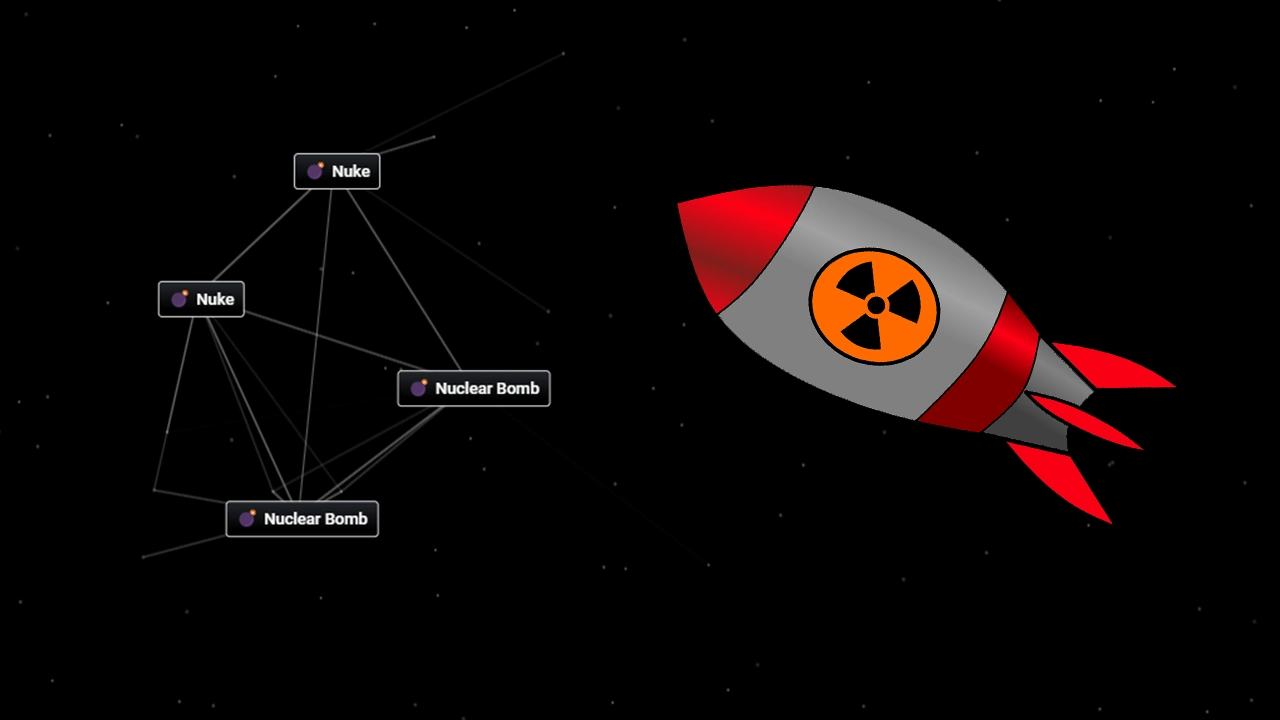Image resolution: width=1280 pixels, height=720 pixels.
Task: Click the edge connecting the two Nuke nodes
Action: tap(260, 235)
